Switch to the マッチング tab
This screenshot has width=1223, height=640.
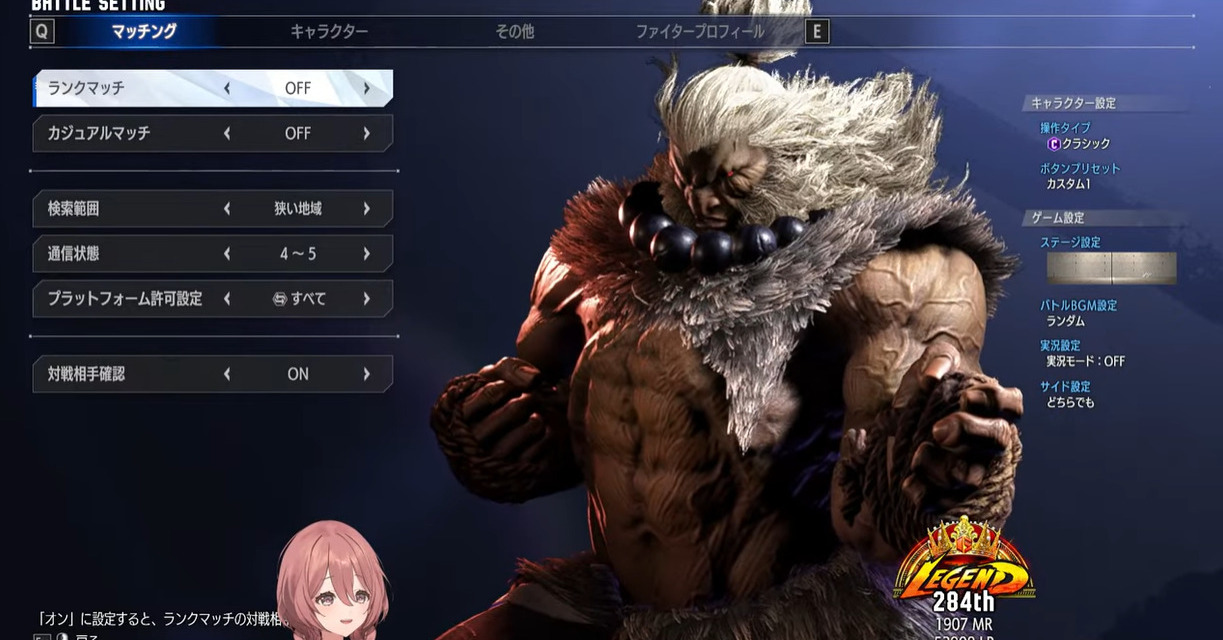[x=144, y=32]
